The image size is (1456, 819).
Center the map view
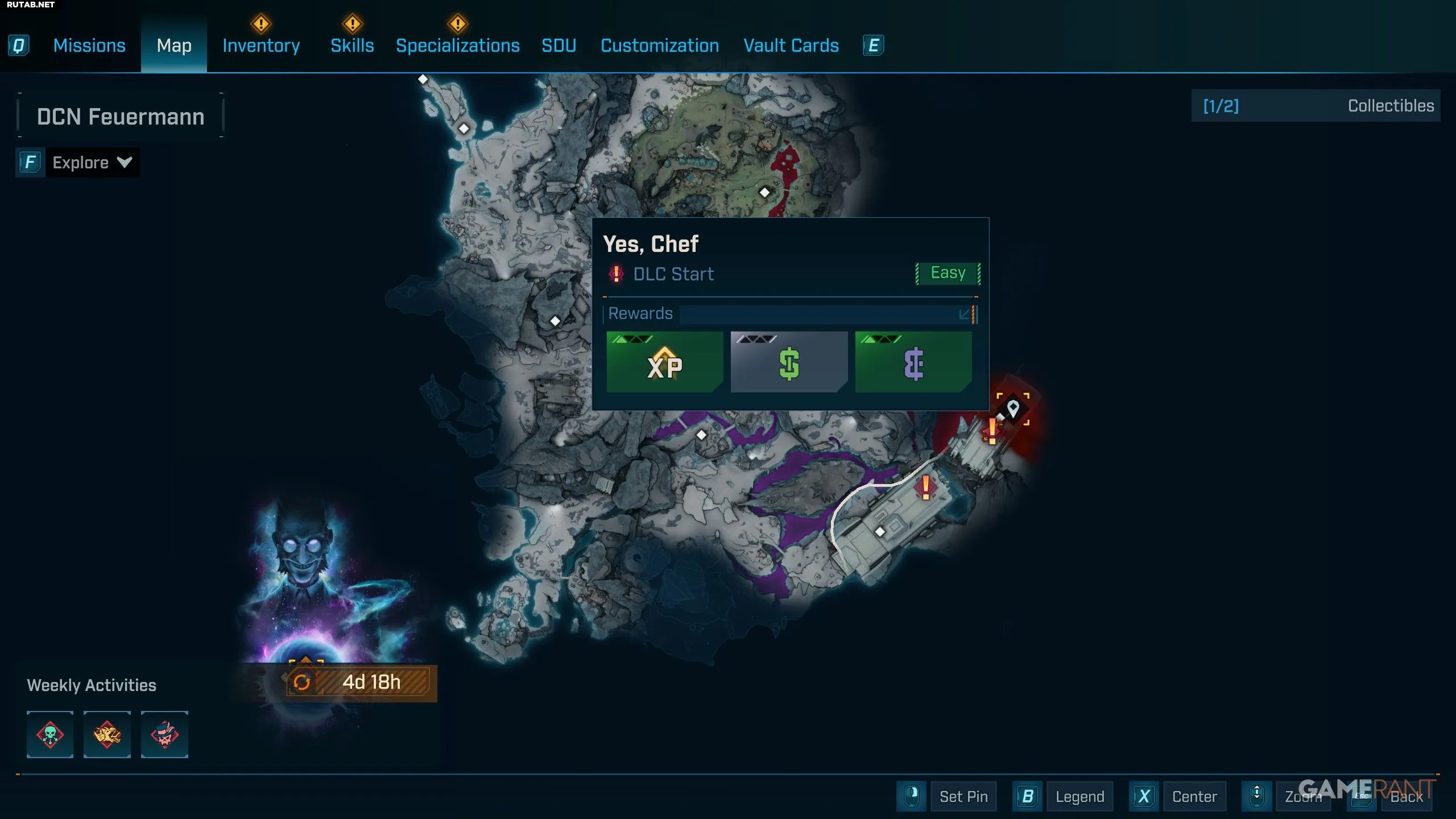click(x=1194, y=796)
